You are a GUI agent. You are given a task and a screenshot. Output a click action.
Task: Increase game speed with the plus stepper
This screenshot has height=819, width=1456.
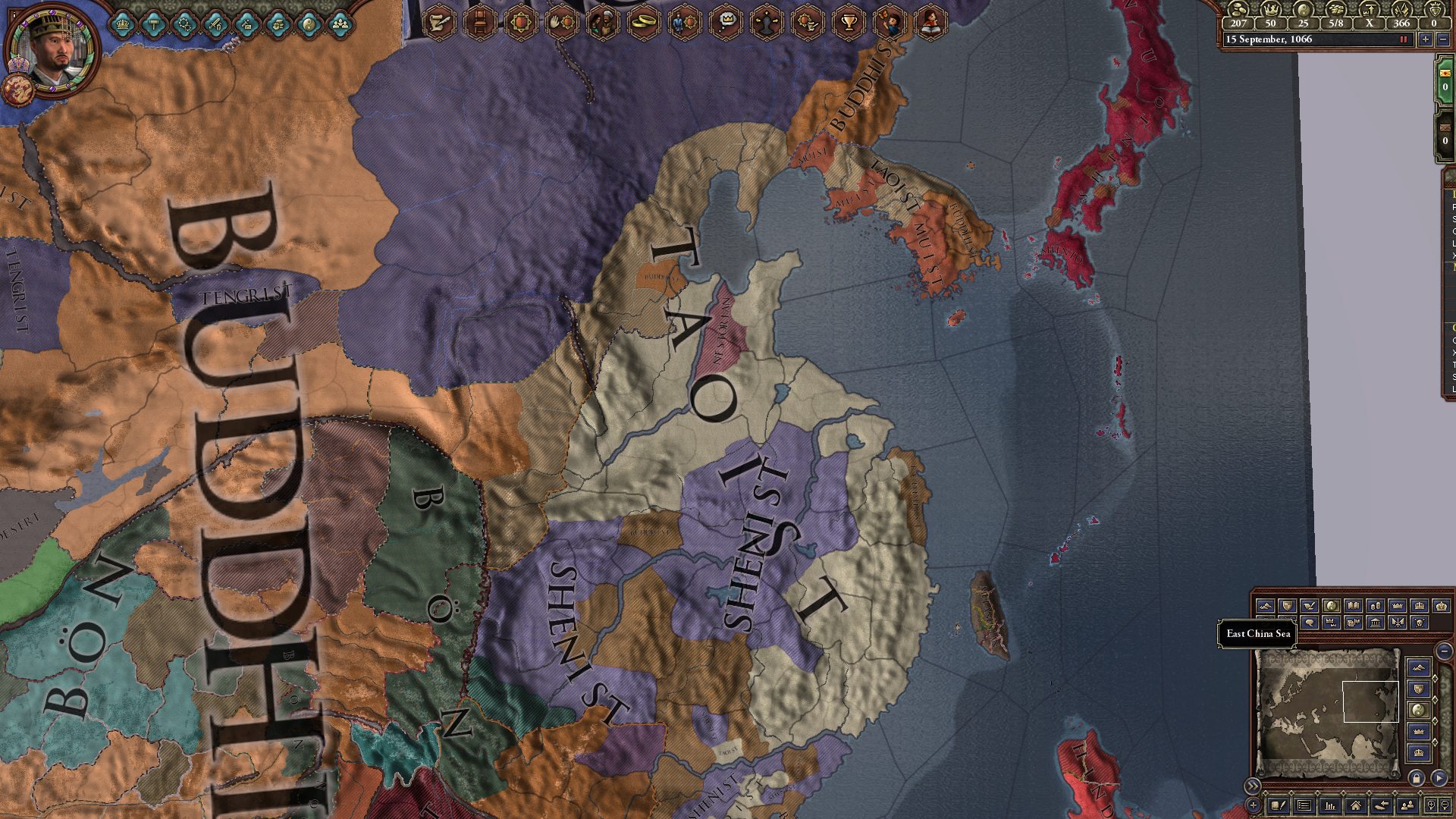tap(1426, 39)
